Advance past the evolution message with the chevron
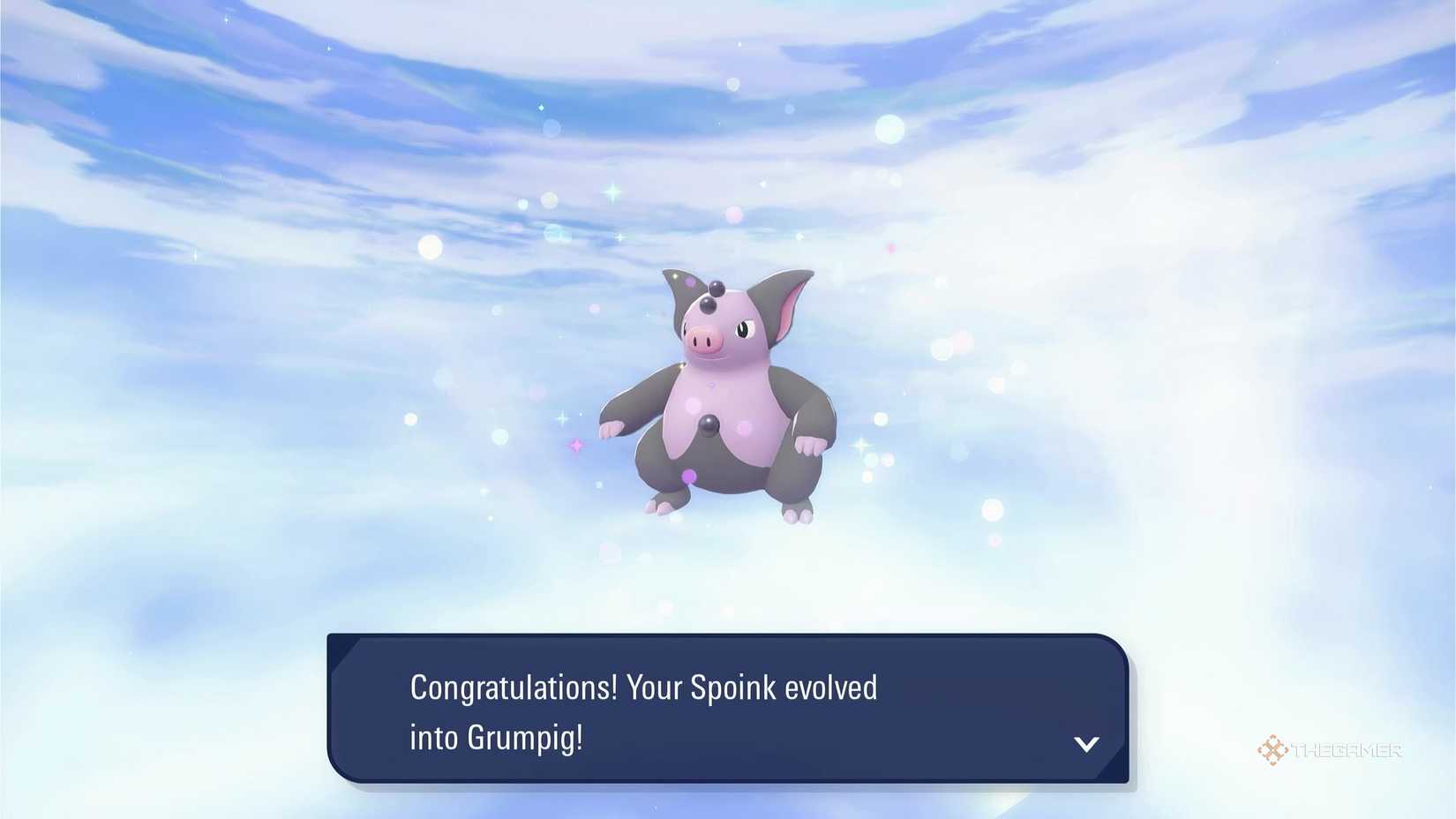Screen dimensions: 1456x819 1087,744
